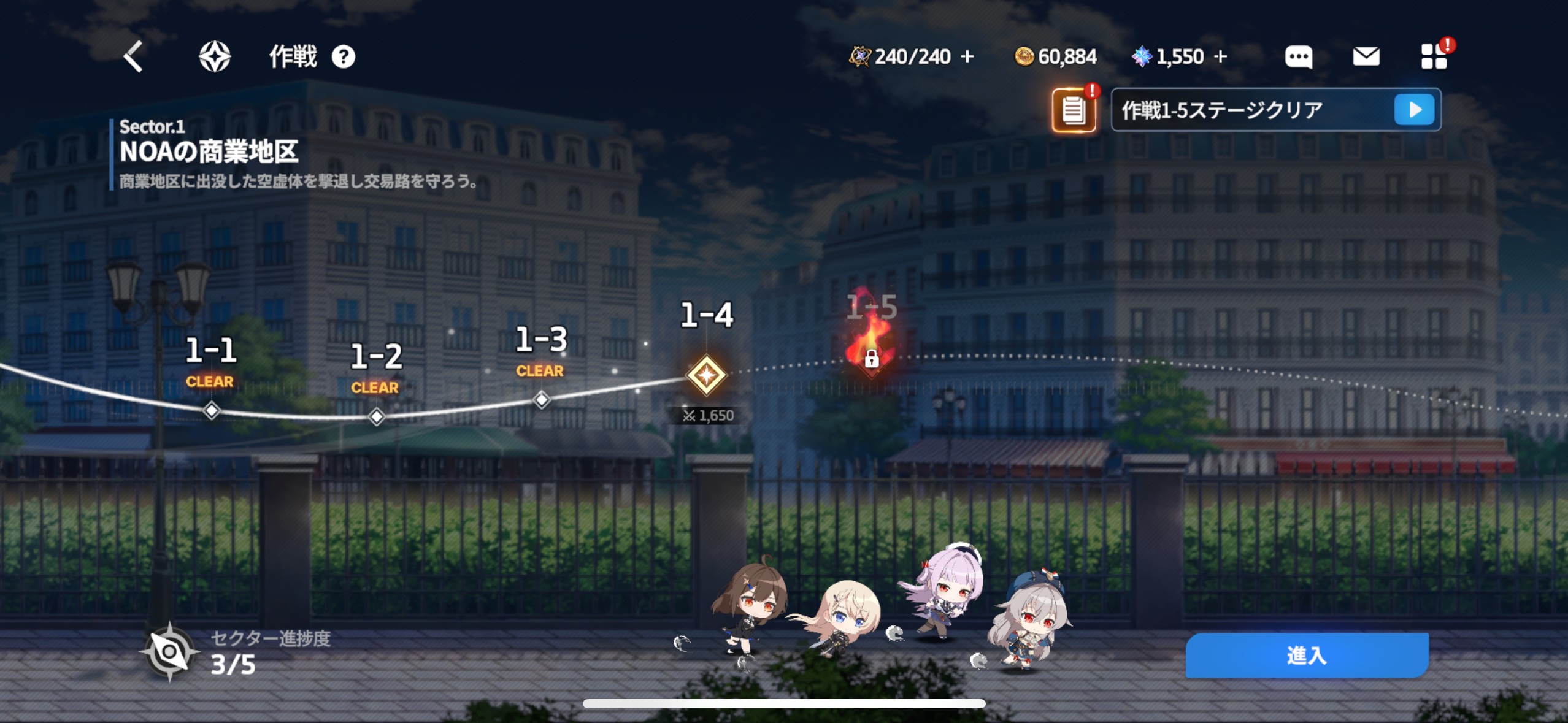This screenshot has width=1568, height=723.
Task: Add crystals with the plus beside 1,550
Action: (1221, 56)
